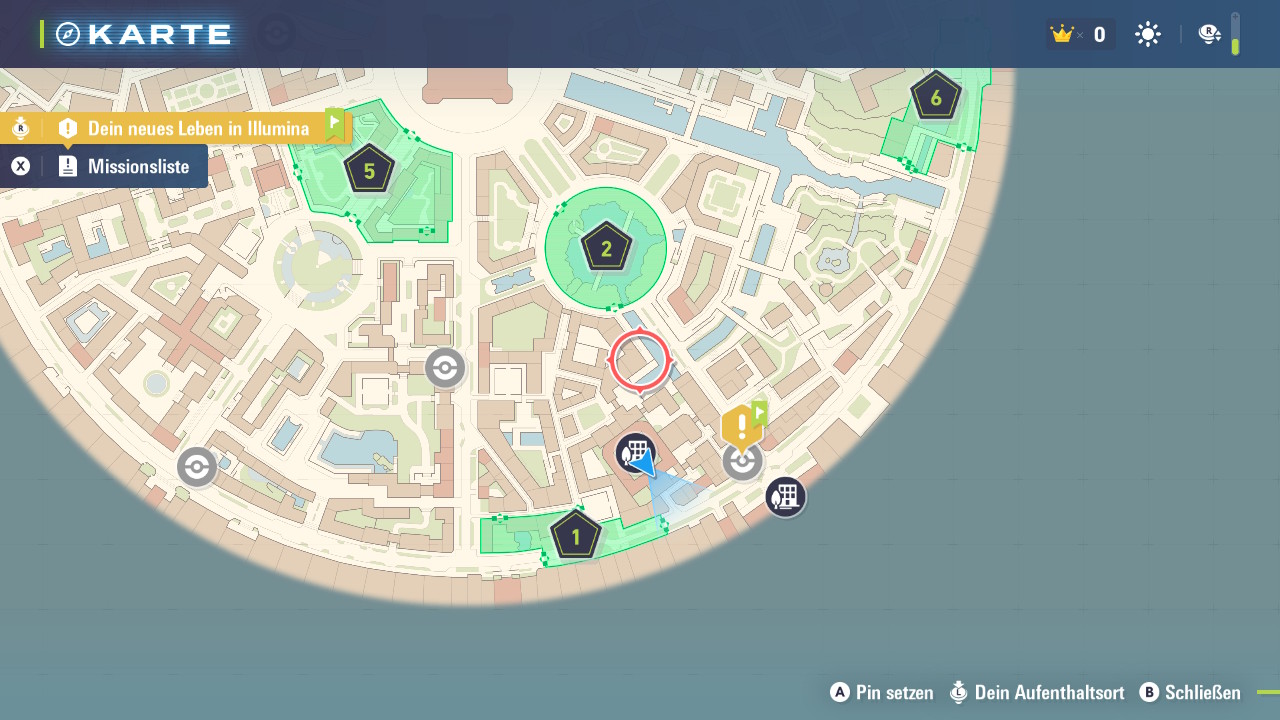The height and width of the screenshot is (720, 1280).
Task: Open the Missionsliste
Action: click(137, 167)
